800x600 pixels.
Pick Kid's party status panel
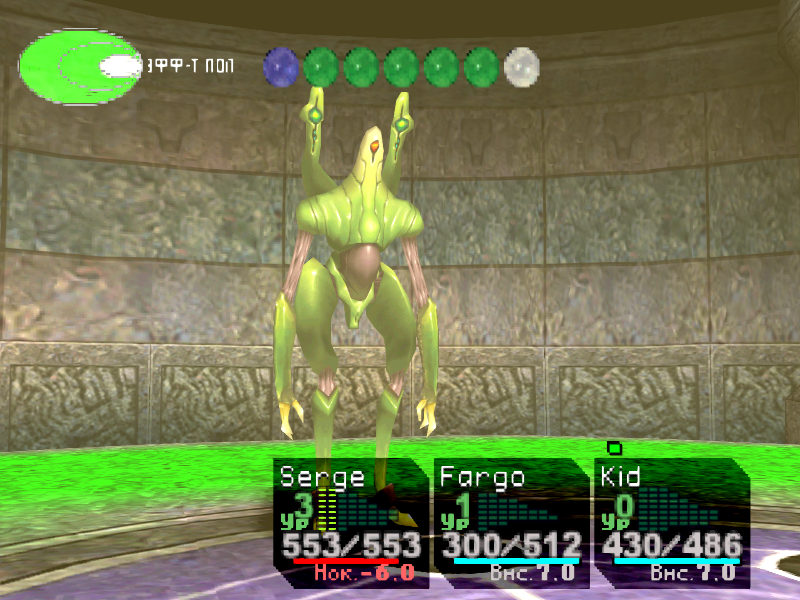coord(670,522)
